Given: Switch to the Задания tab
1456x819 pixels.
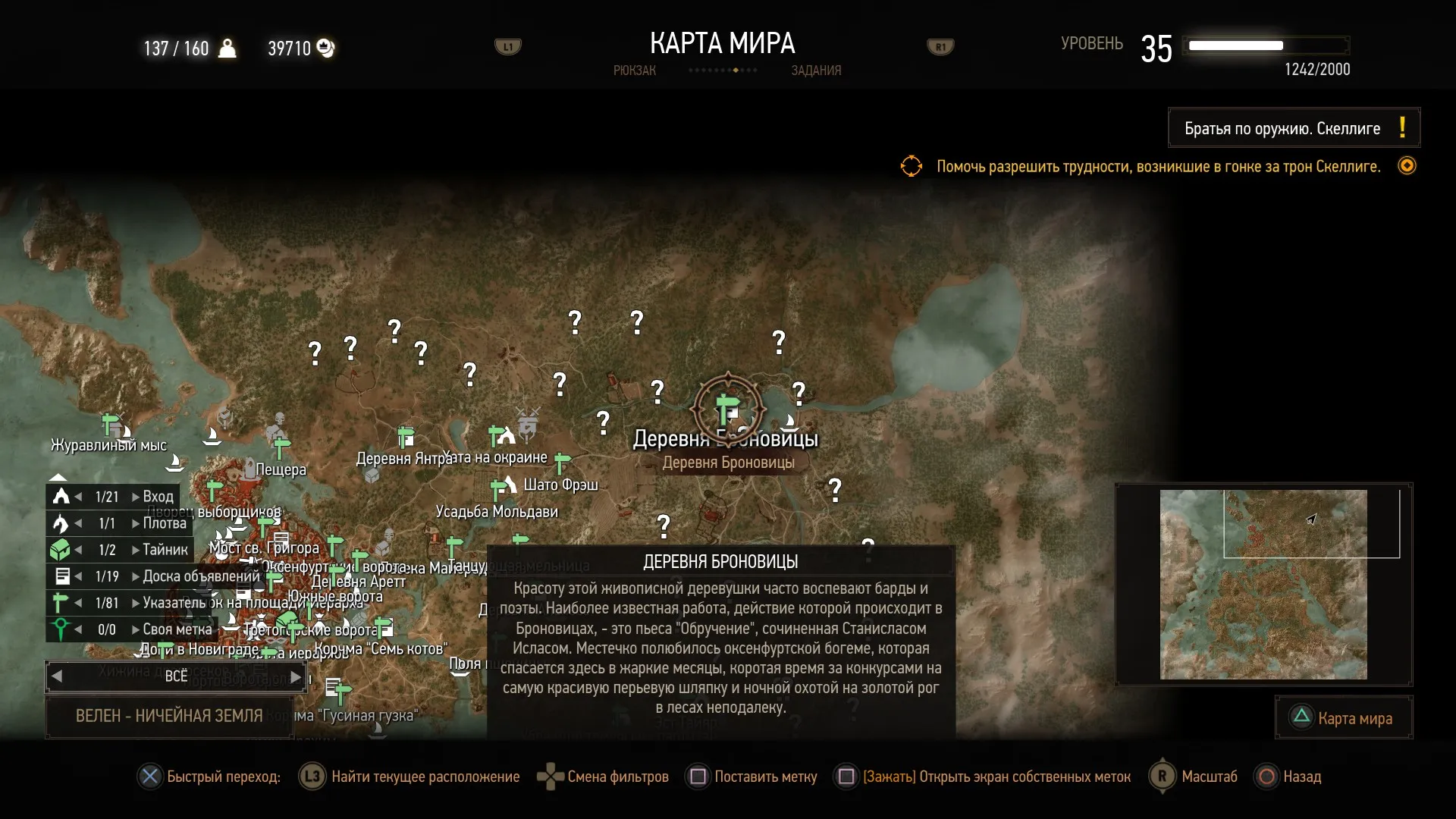Looking at the screenshot, I should coord(816,71).
